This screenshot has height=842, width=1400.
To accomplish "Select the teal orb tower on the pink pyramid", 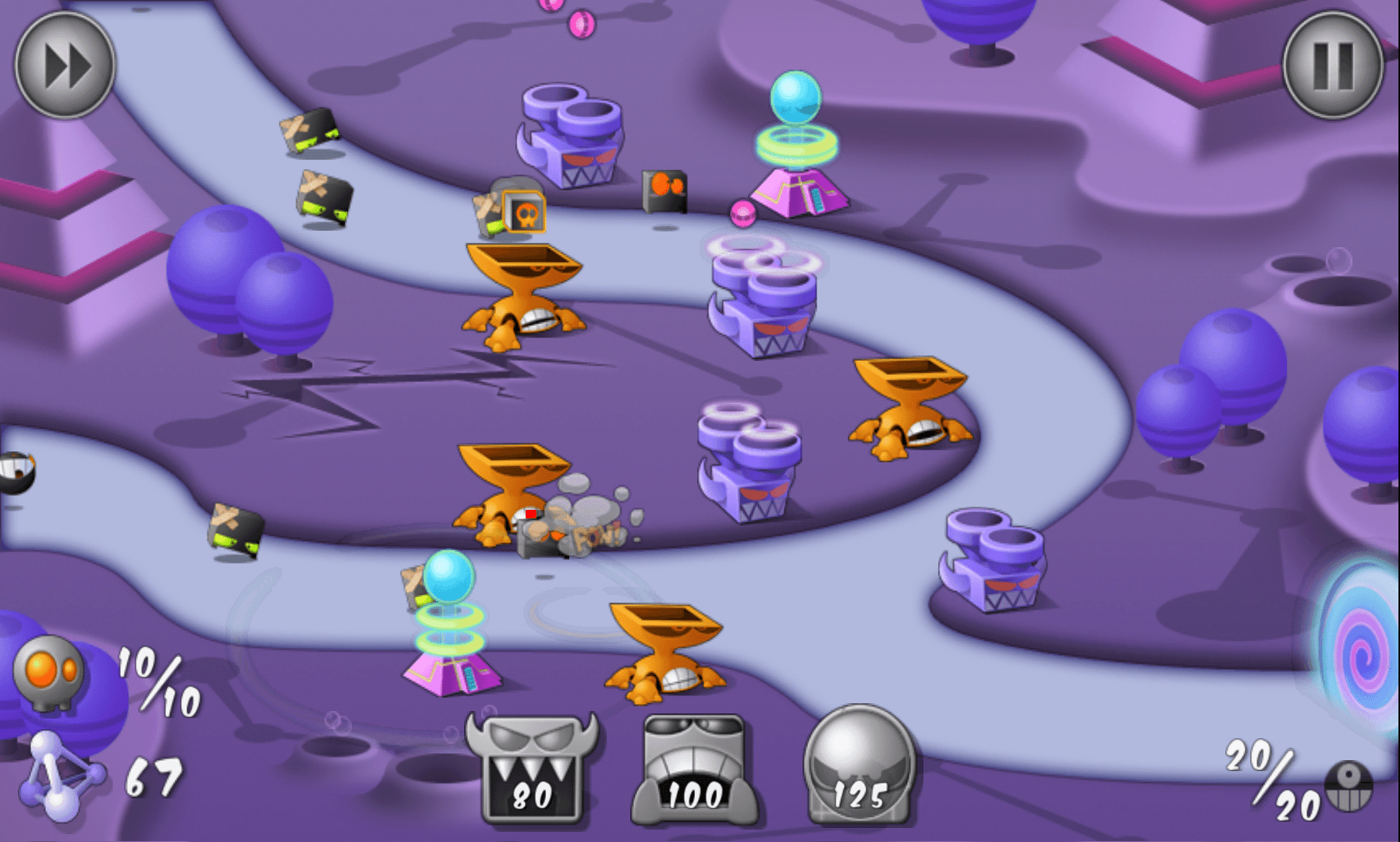I will [x=796, y=140].
